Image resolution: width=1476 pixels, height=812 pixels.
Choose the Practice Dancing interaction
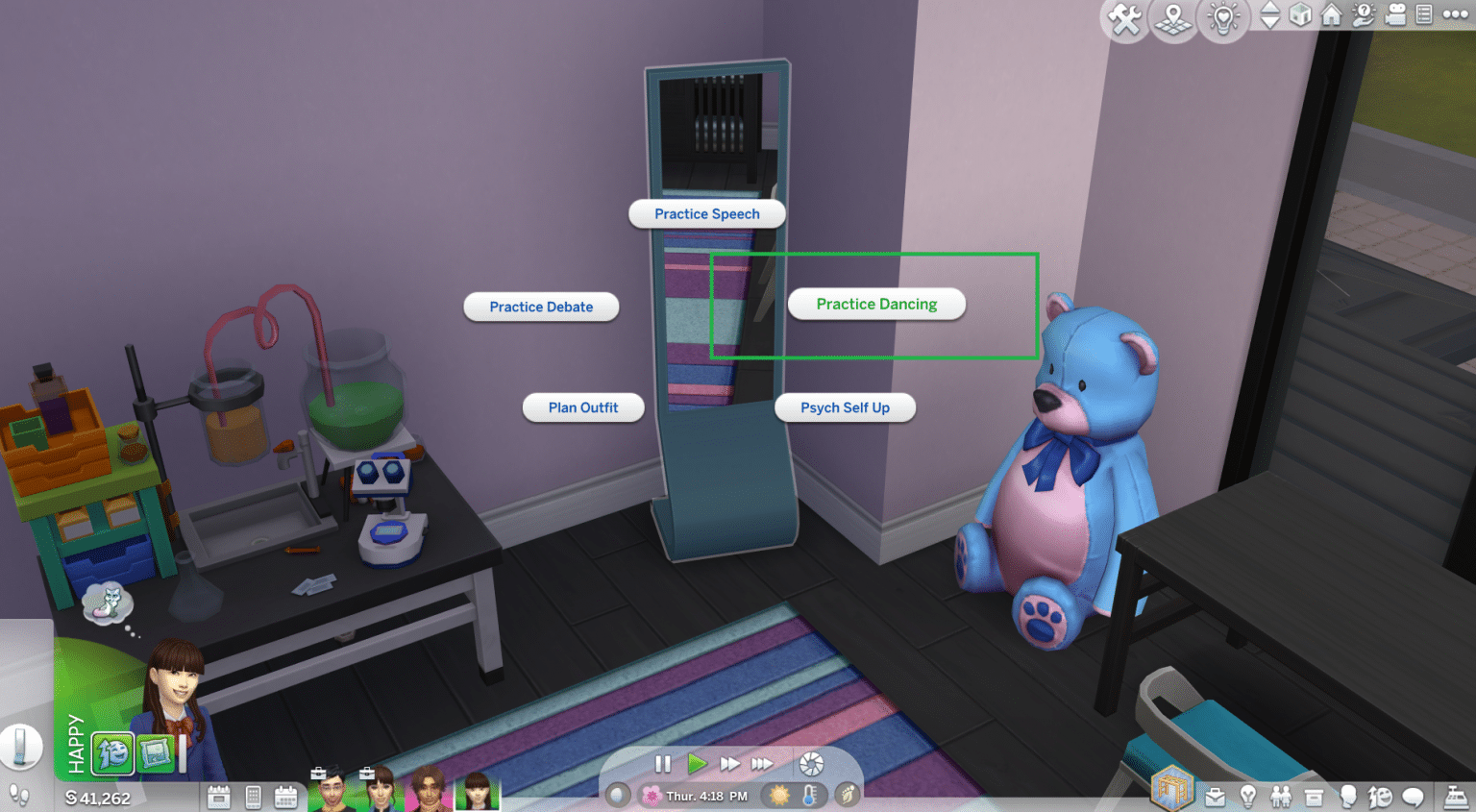[x=875, y=304]
